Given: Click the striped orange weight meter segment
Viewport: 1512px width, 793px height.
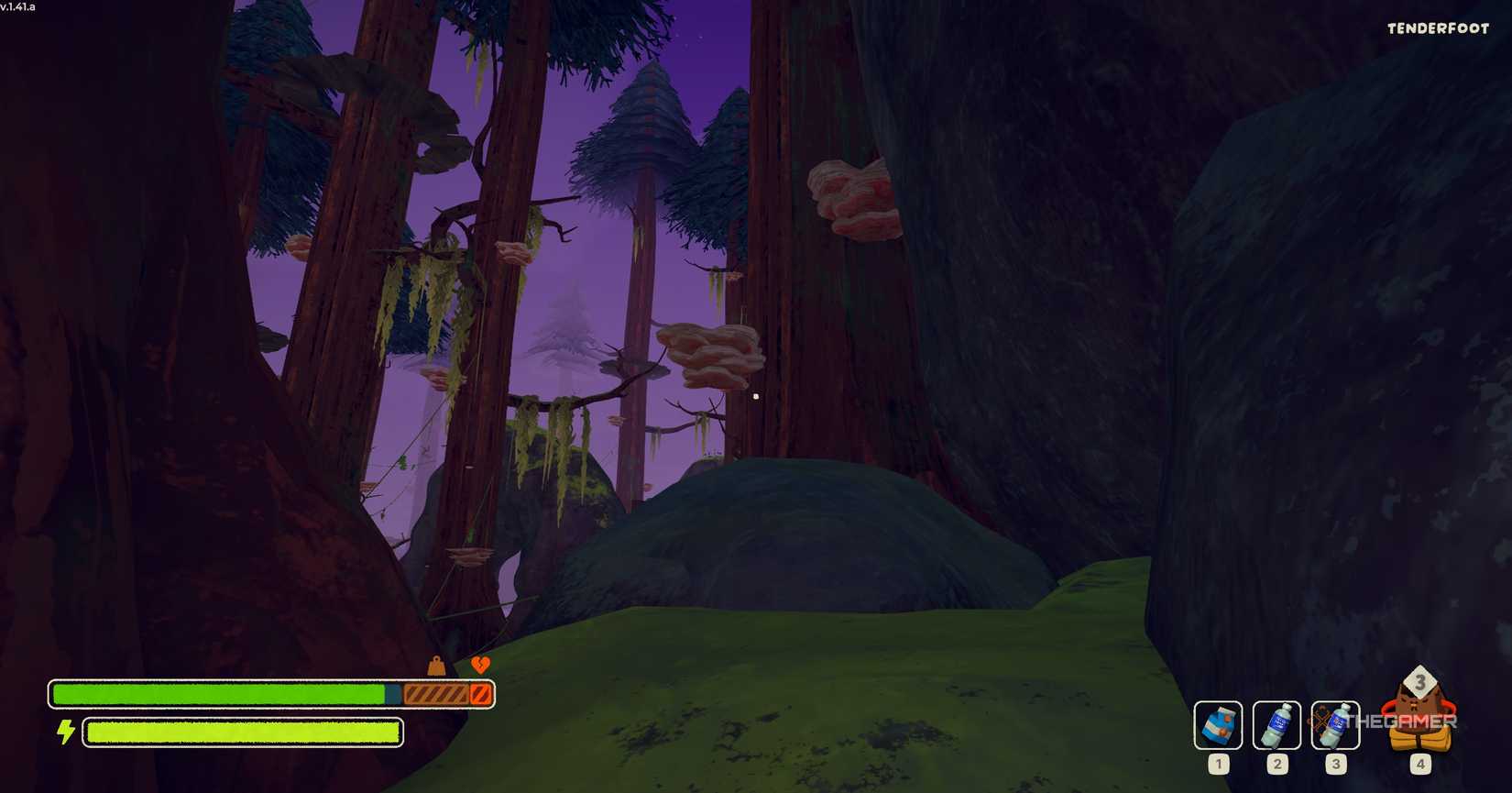Looking at the screenshot, I should [435, 694].
